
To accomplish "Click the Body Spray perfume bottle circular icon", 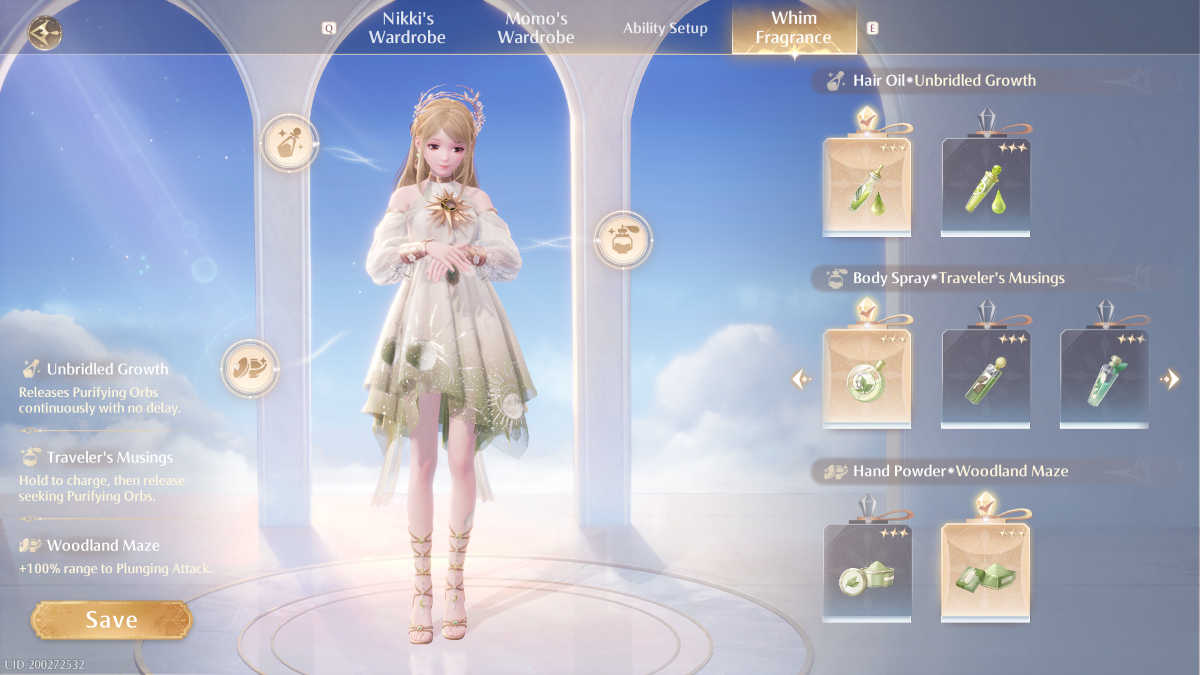I will tap(623, 240).
